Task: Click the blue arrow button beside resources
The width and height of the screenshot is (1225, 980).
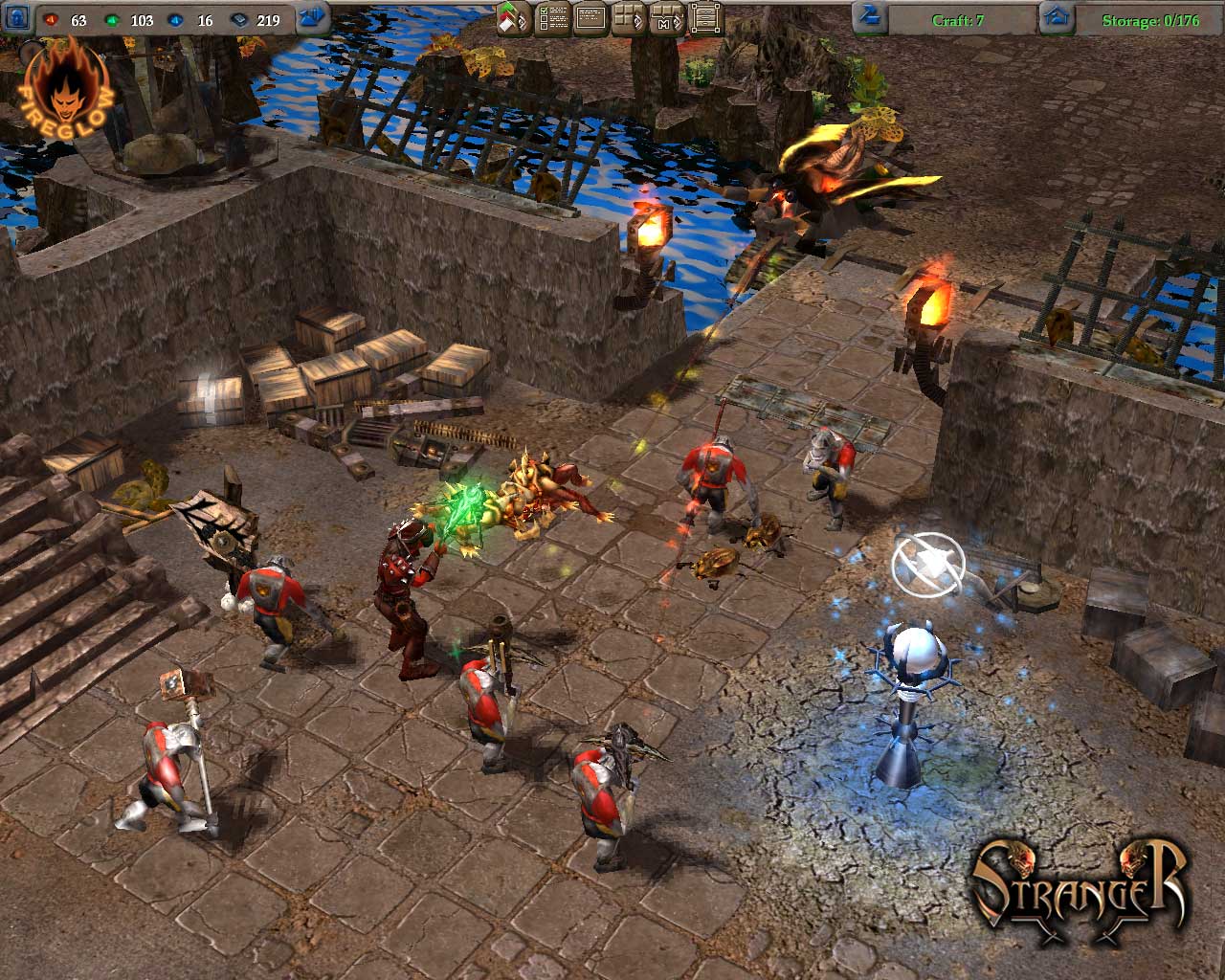Action: pyautogui.click(x=313, y=18)
